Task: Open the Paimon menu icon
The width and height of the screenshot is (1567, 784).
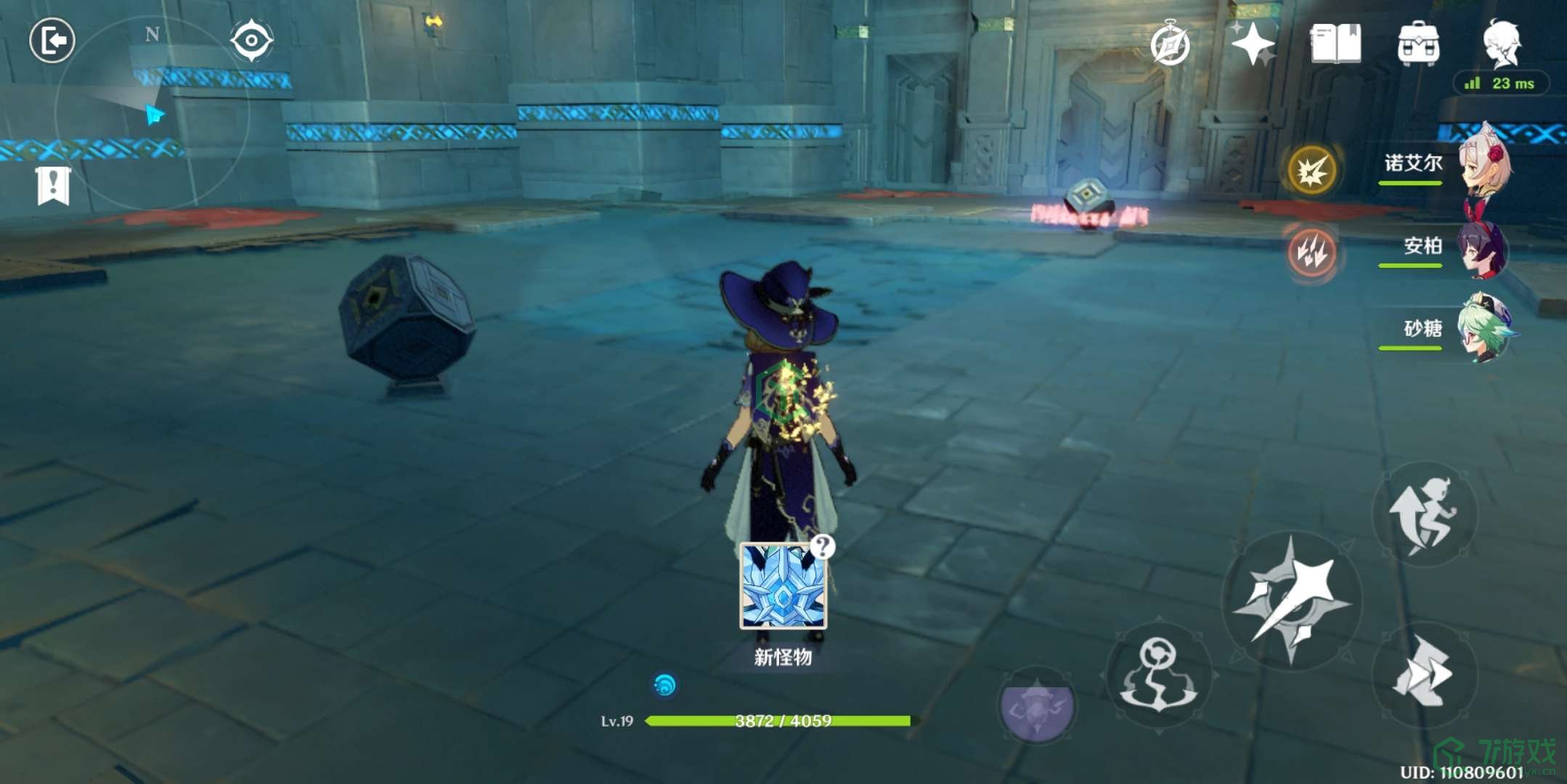Action: pyautogui.click(x=1501, y=42)
